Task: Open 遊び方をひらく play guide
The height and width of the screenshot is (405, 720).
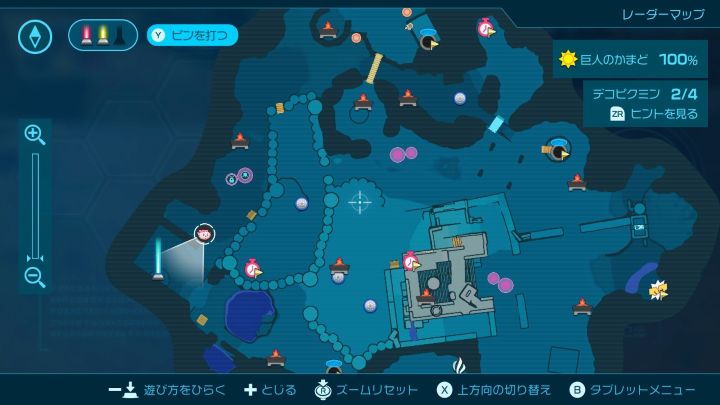Action: coord(168,389)
